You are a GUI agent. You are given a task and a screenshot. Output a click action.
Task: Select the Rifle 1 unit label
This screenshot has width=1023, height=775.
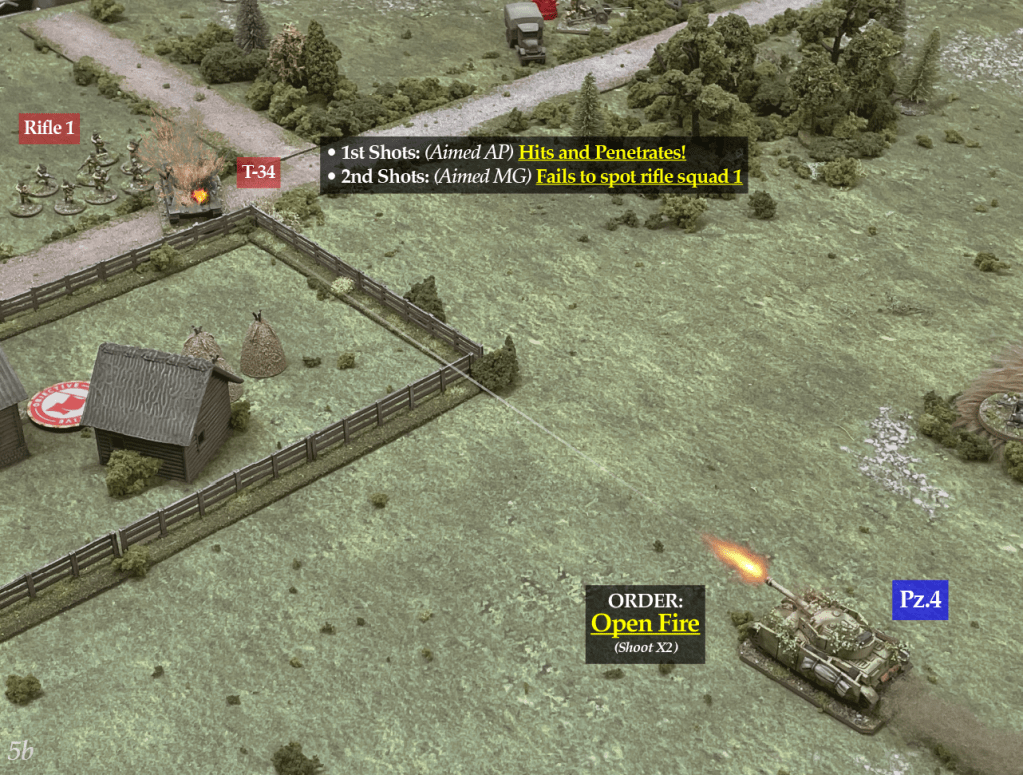(50, 128)
